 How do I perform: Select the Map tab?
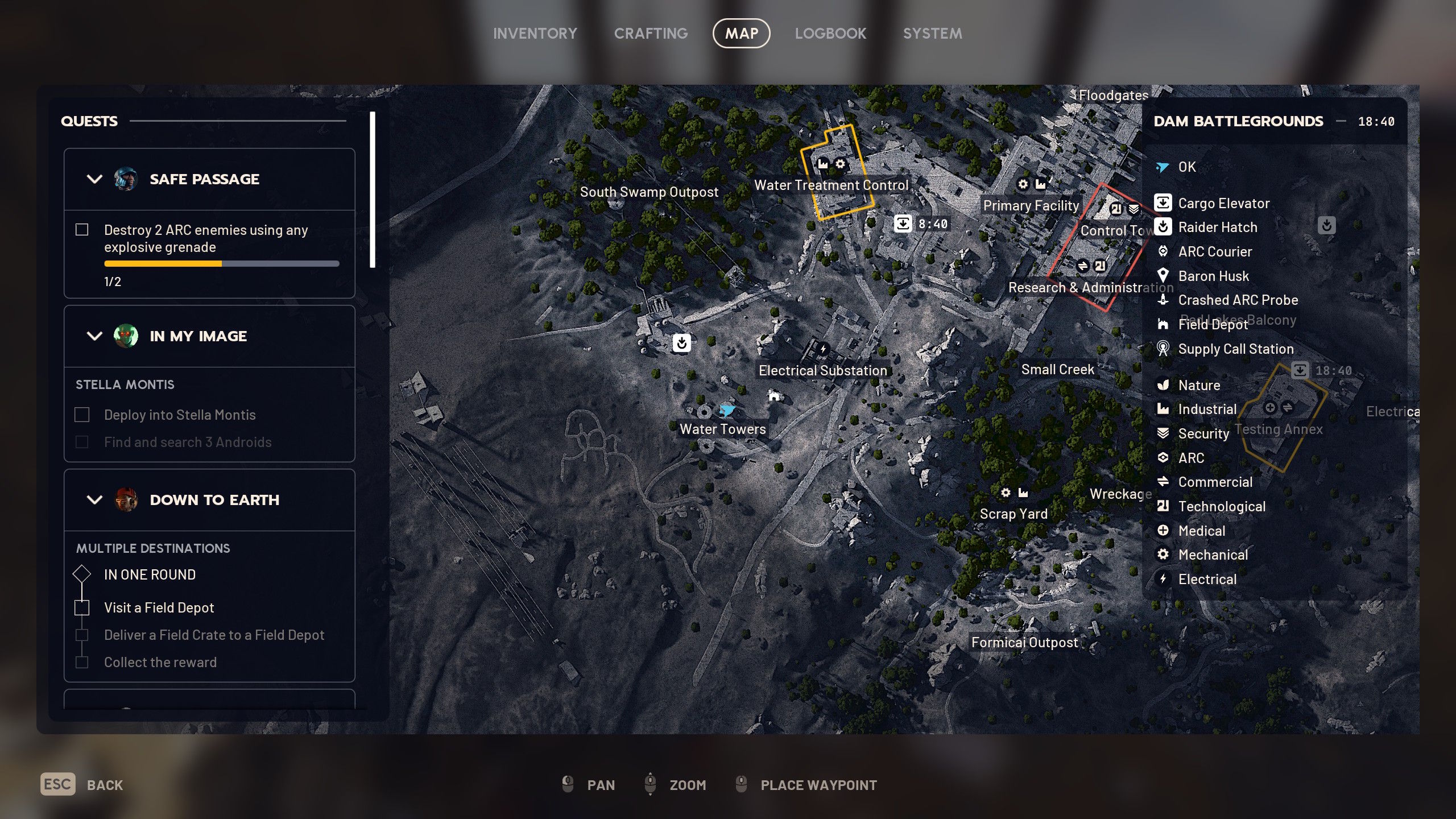pyautogui.click(x=741, y=34)
